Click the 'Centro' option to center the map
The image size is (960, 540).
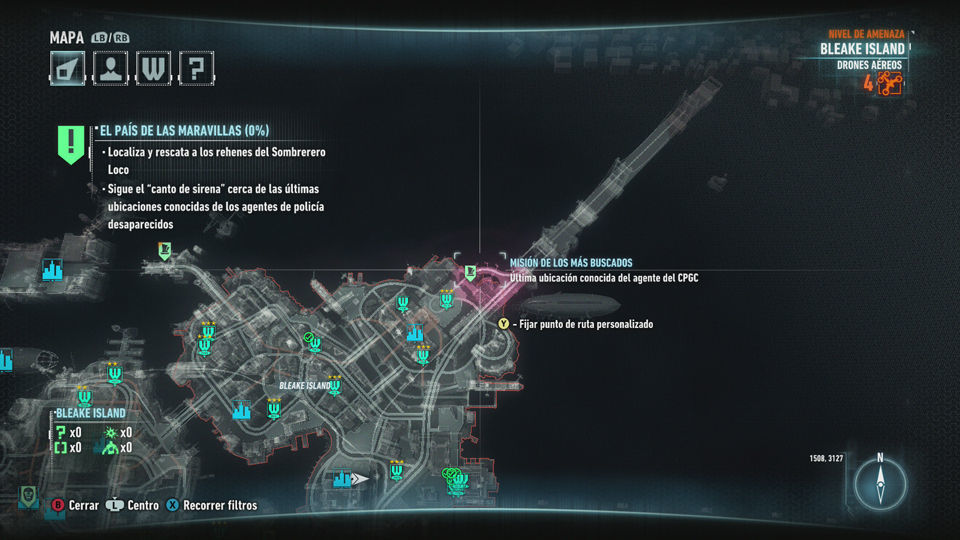134,506
